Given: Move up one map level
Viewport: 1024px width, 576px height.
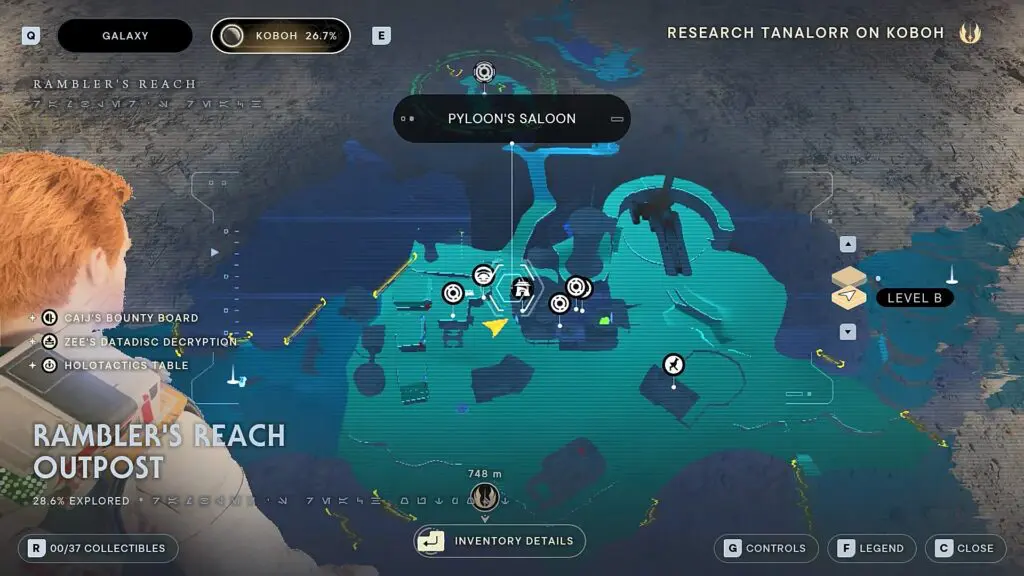Looking at the screenshot, I should (x=848, y=244).
